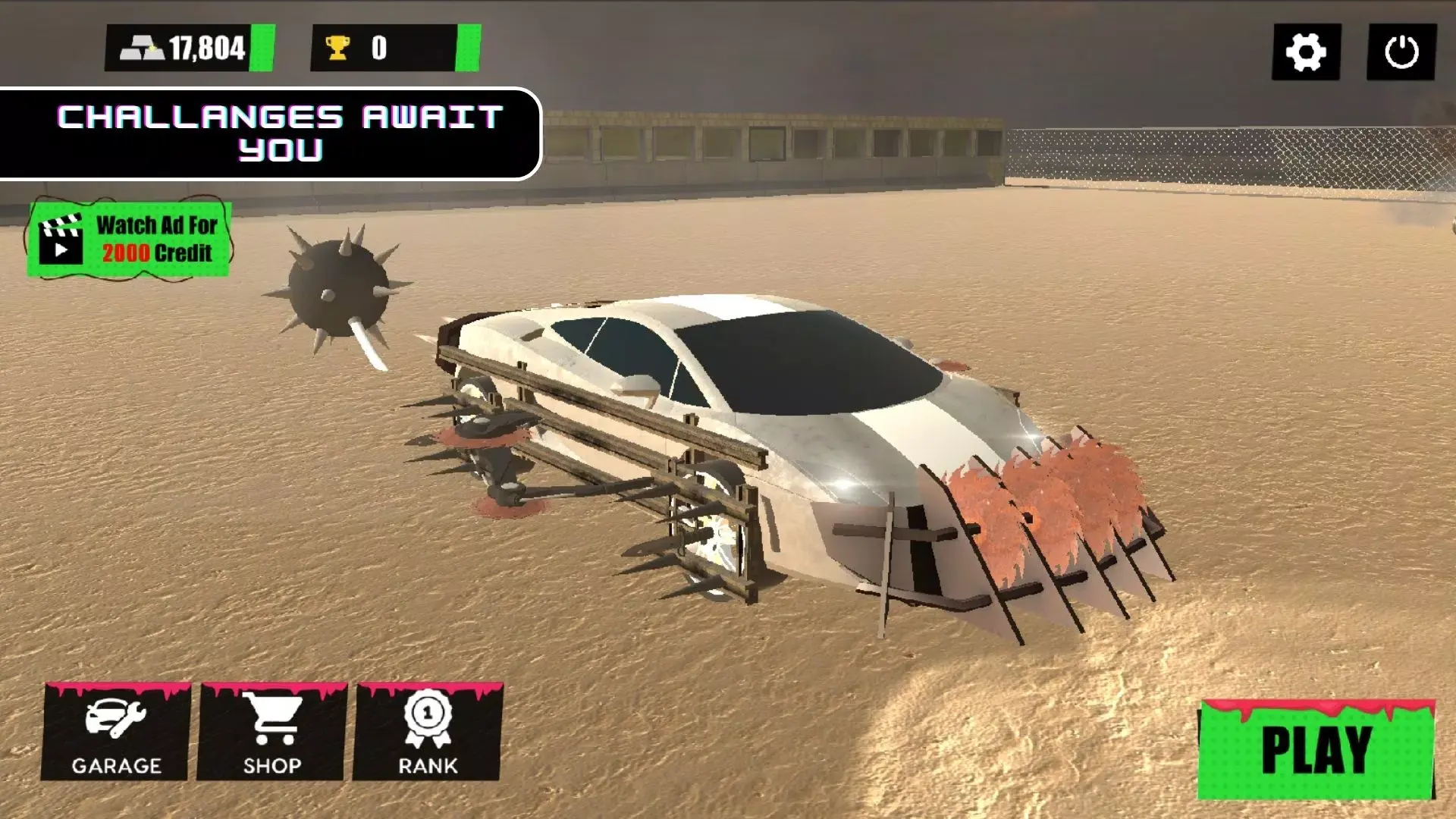Start the game with the Play button
The width and height of the screenshot is (1456, 819).
[x=1316, y=750]
